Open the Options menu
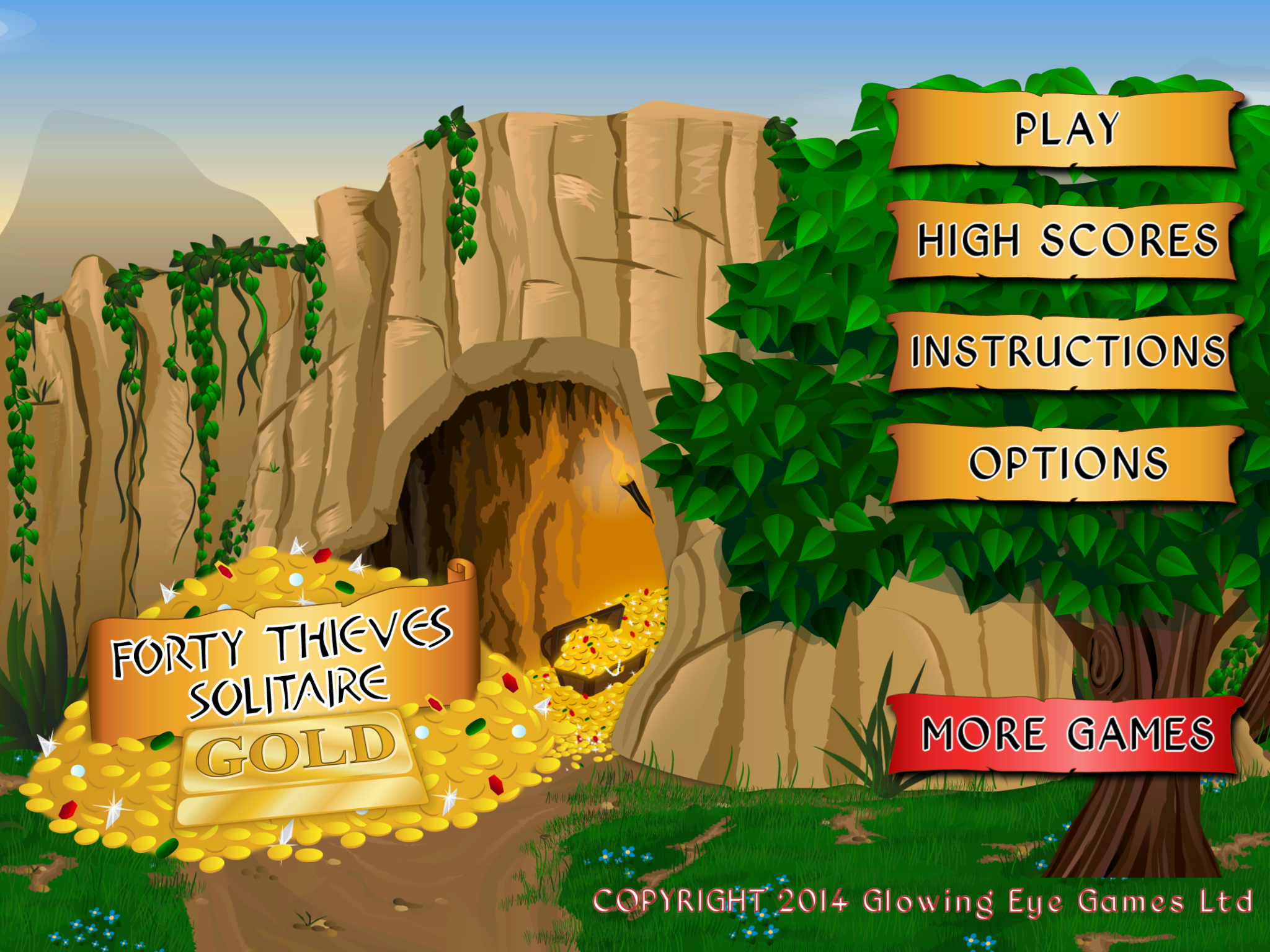 coord(1065,464)
